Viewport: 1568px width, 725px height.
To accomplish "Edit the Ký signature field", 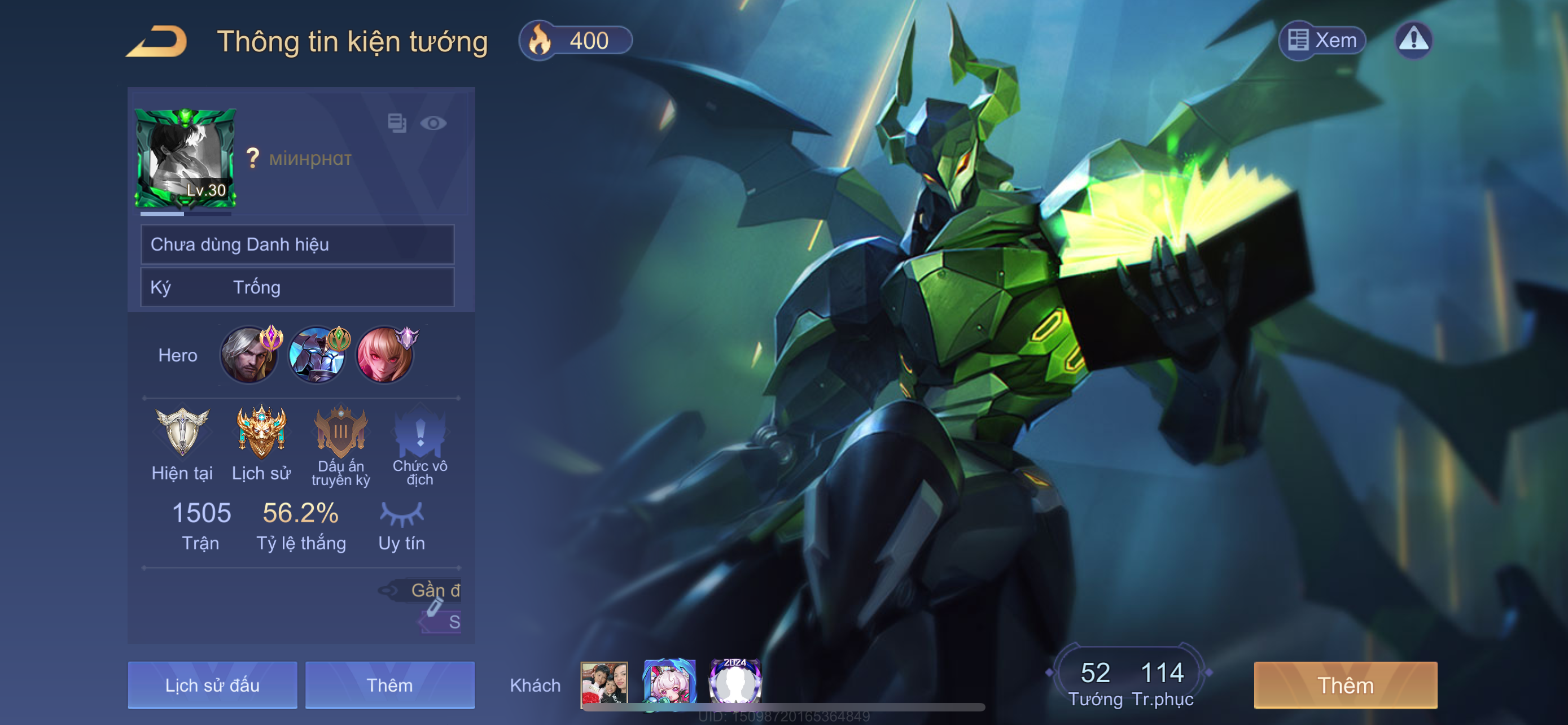I will click(297, 287).
